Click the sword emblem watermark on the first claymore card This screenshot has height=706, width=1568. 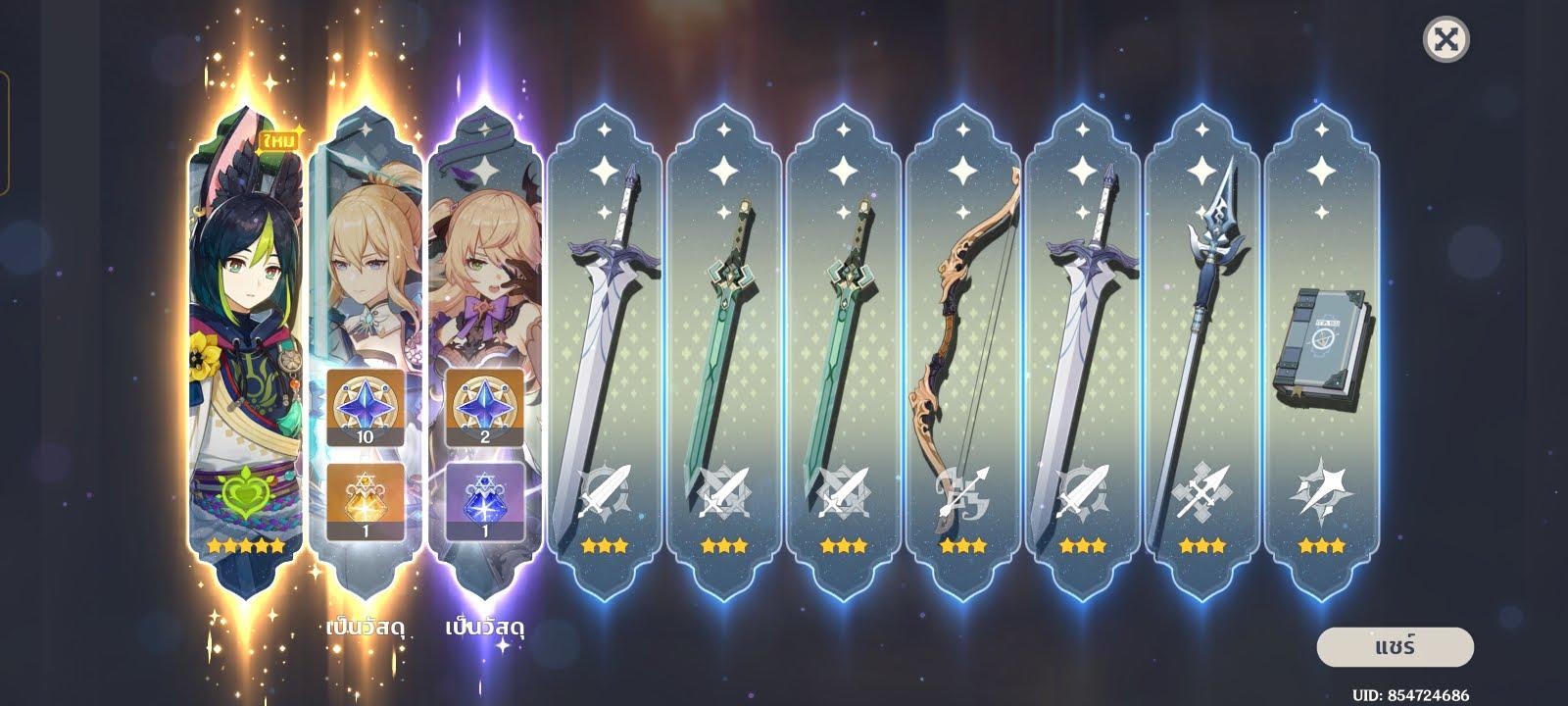605,494
